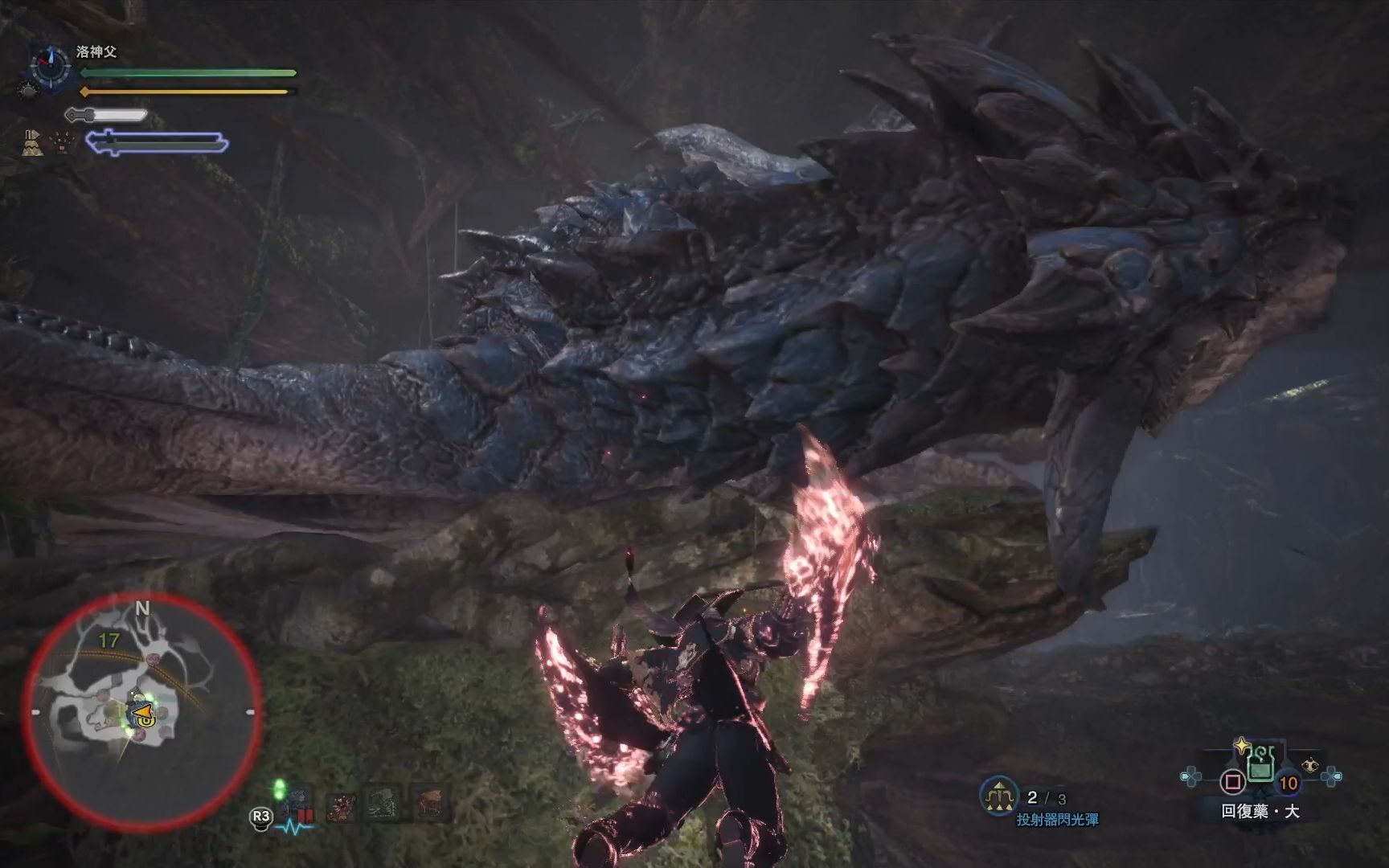Select the blue targeted monster icon
Screen dimensions: 1389x868
pyautogui.click(x=297, y=803)
